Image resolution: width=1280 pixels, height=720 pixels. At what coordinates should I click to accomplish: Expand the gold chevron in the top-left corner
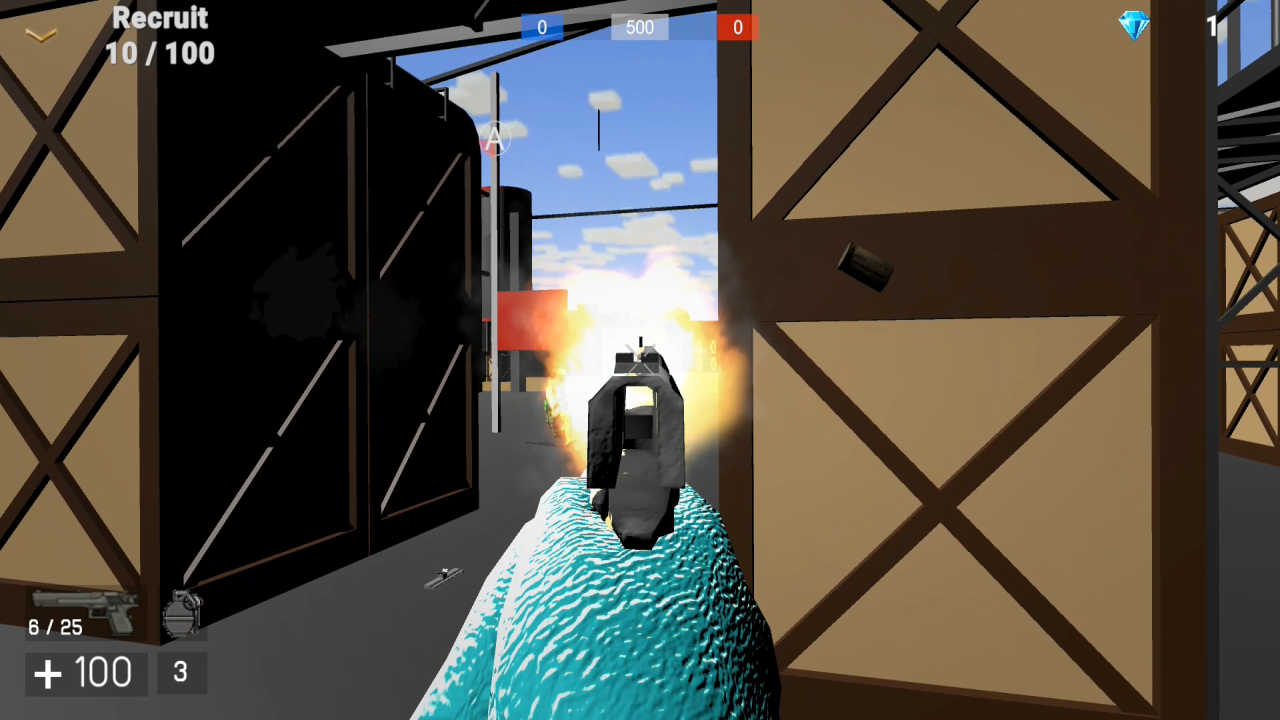coord(40,34)
